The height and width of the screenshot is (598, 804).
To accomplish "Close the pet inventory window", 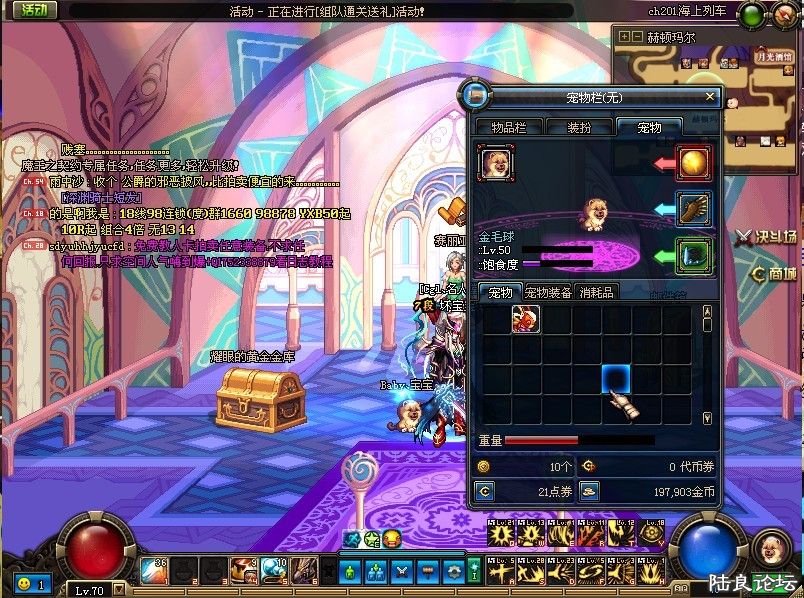I will pos(711,97).
